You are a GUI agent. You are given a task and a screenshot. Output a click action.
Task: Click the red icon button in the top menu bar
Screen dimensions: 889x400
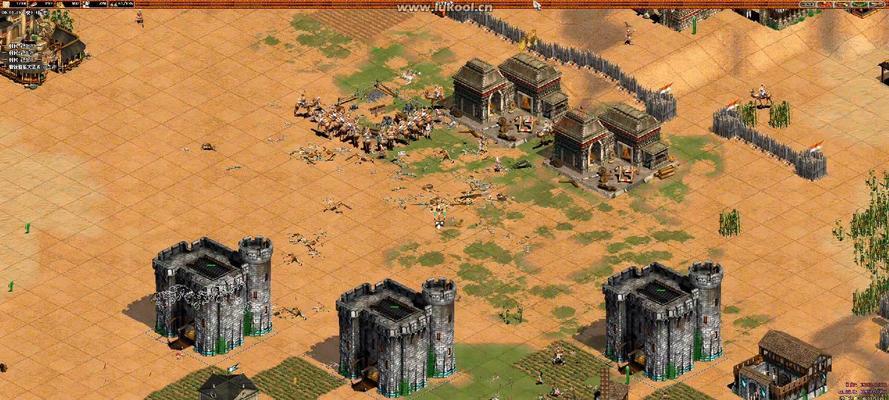826,5
